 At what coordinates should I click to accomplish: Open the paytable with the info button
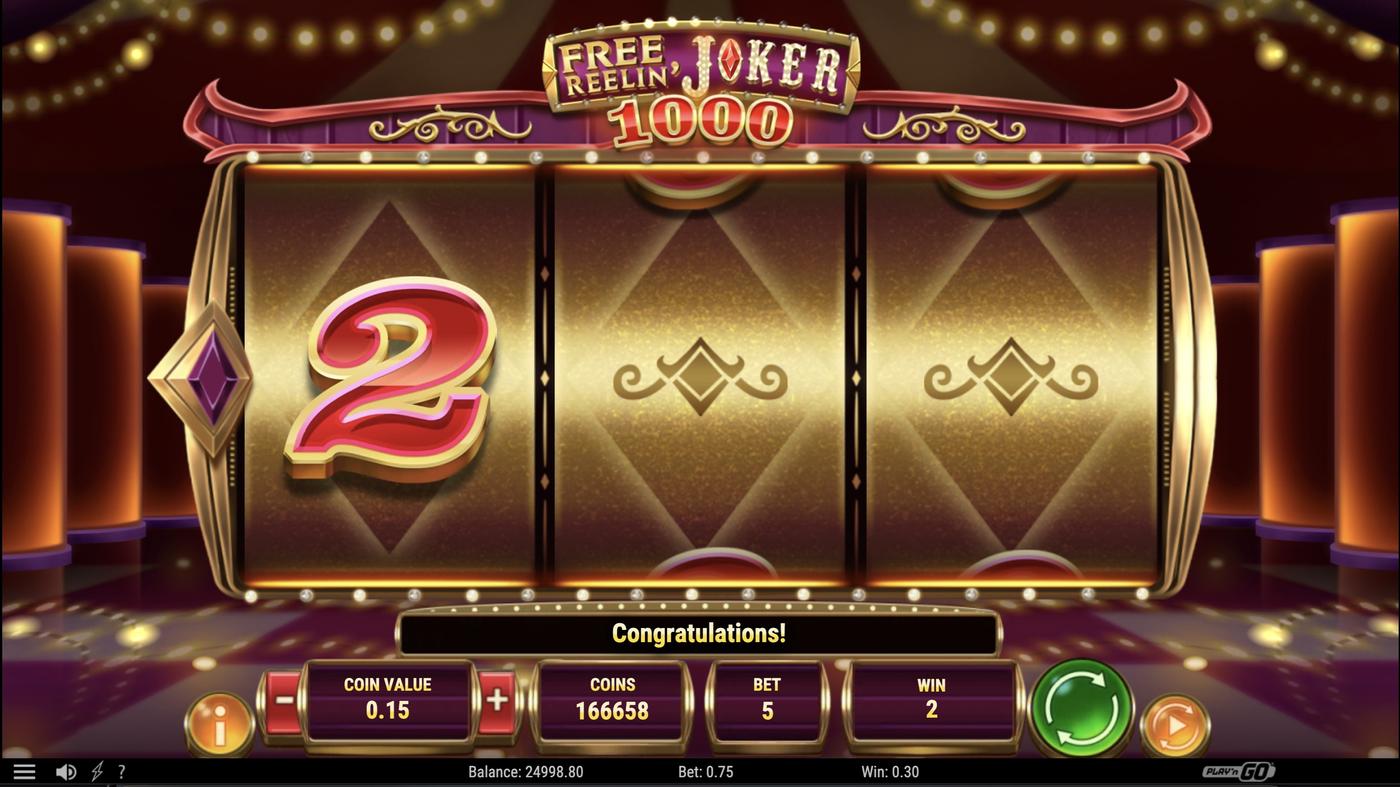coord(218,723)
